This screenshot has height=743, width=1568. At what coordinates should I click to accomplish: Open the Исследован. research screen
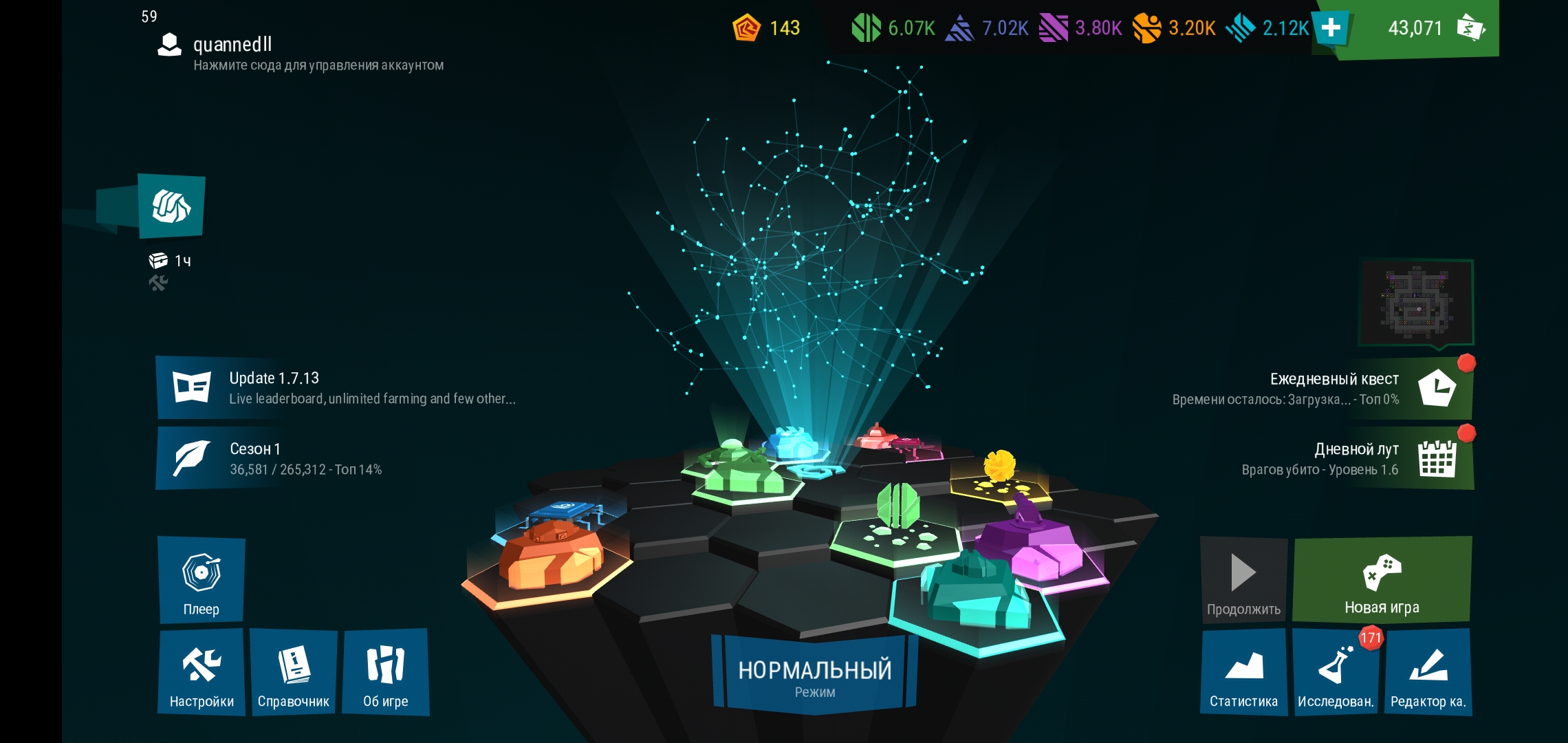(x=1336, y=672)
